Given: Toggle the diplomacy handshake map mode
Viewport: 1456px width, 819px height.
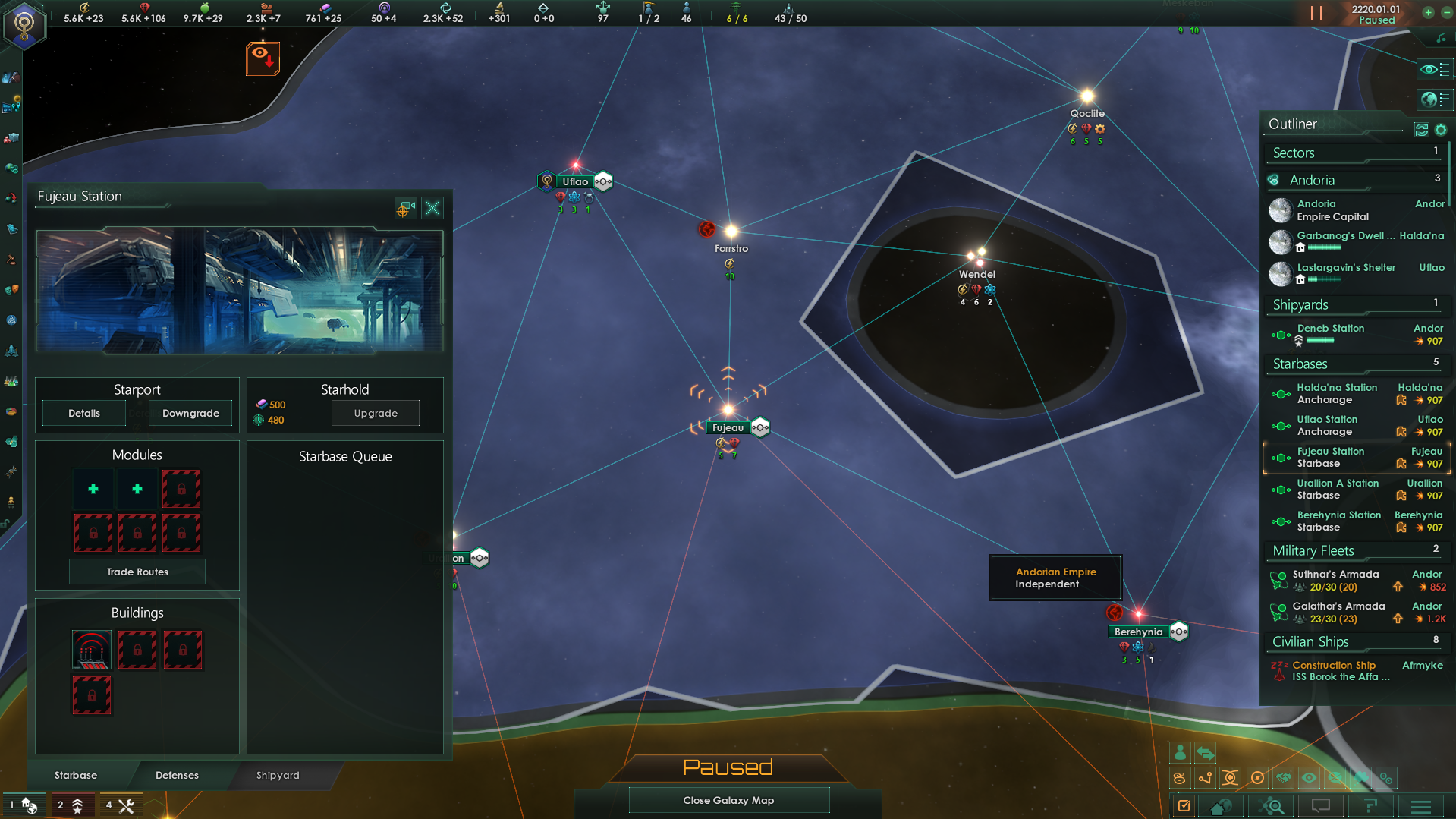Looking at the screenshot, I should tap(1285, 777).
